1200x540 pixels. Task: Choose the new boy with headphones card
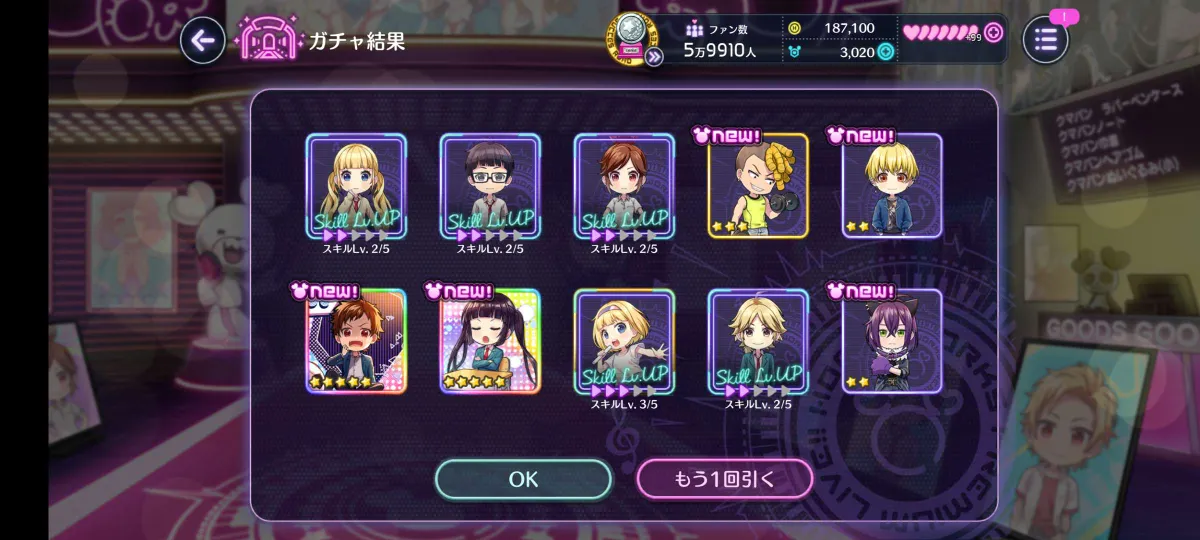click(x=758, y=186)
